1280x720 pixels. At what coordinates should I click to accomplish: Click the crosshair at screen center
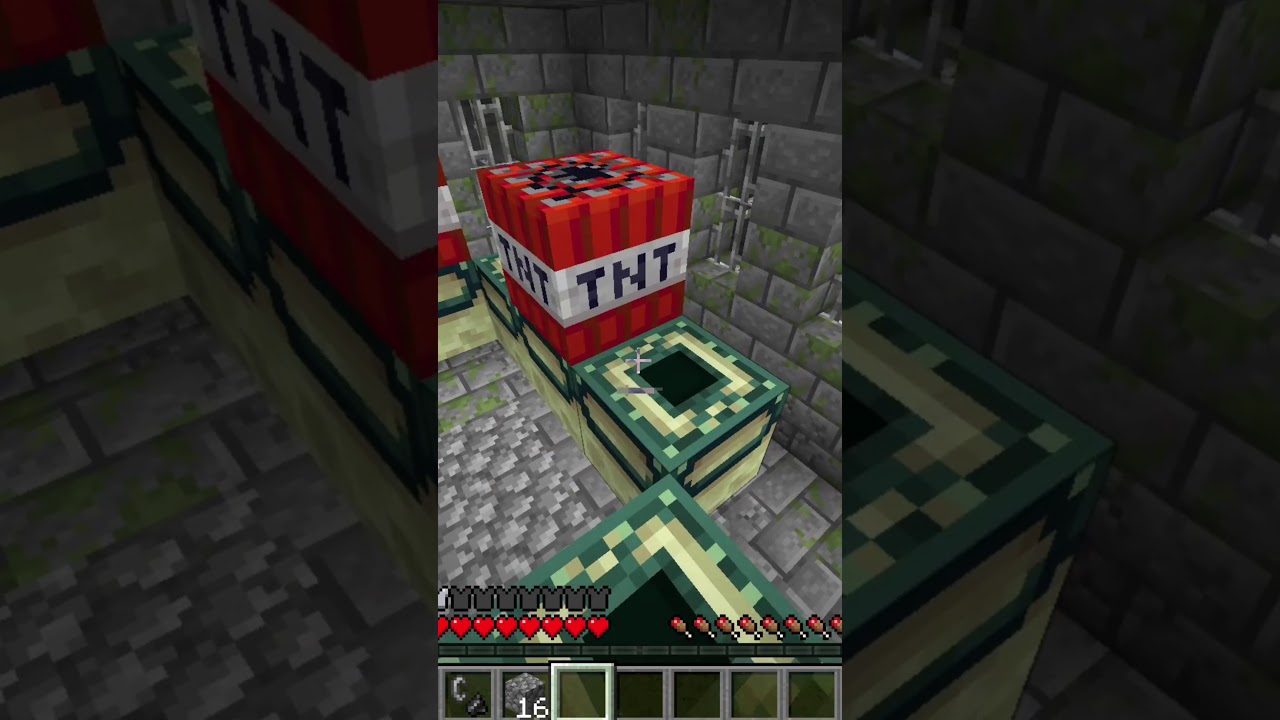[x=640, y=360]
